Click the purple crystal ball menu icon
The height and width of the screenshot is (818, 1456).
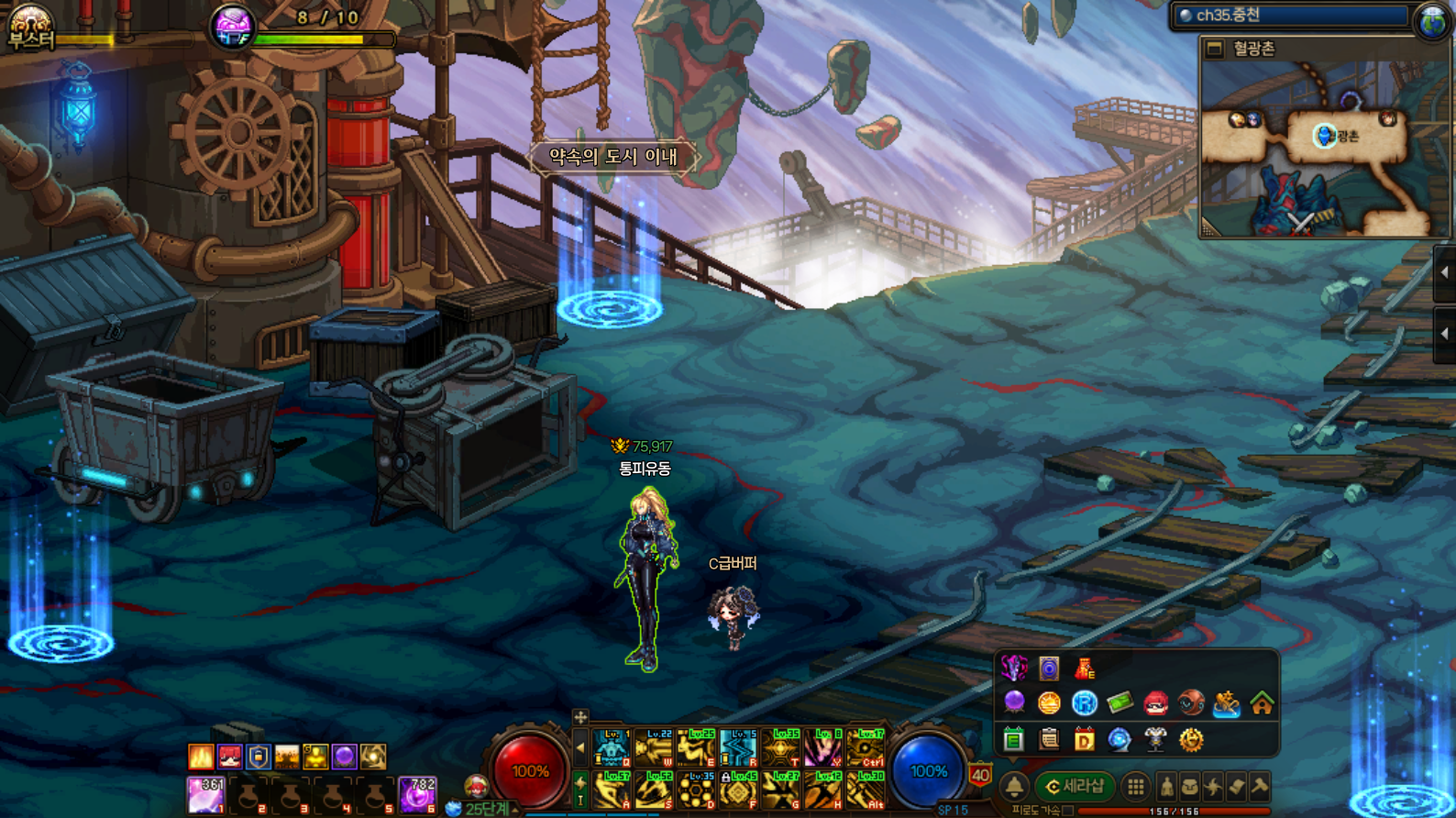click(1014, 703)
